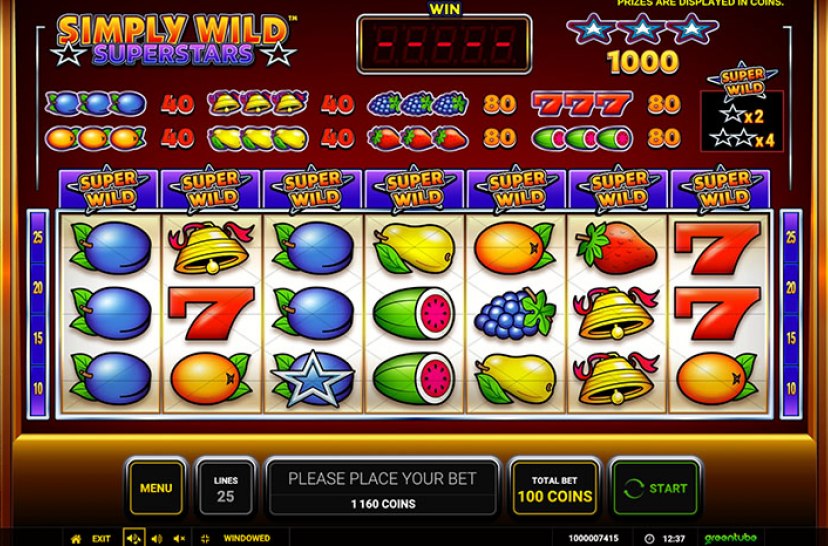The width and height of the screenshot is (828, 546).
Task: Choose the right-side 15 lines marker
Action: pos(791,337)
